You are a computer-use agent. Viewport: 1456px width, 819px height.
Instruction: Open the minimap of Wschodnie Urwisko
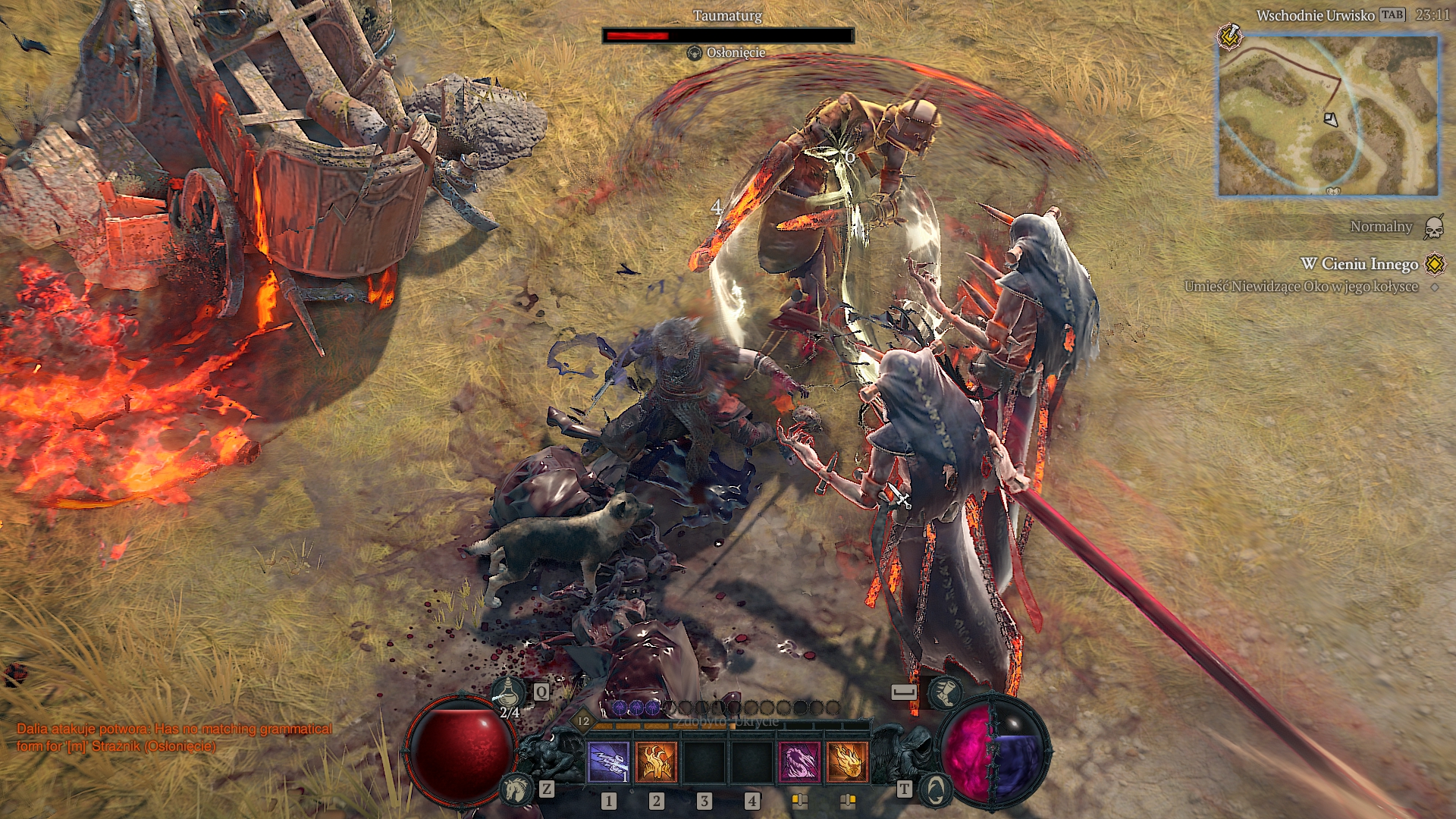(x=1328, y=115)
